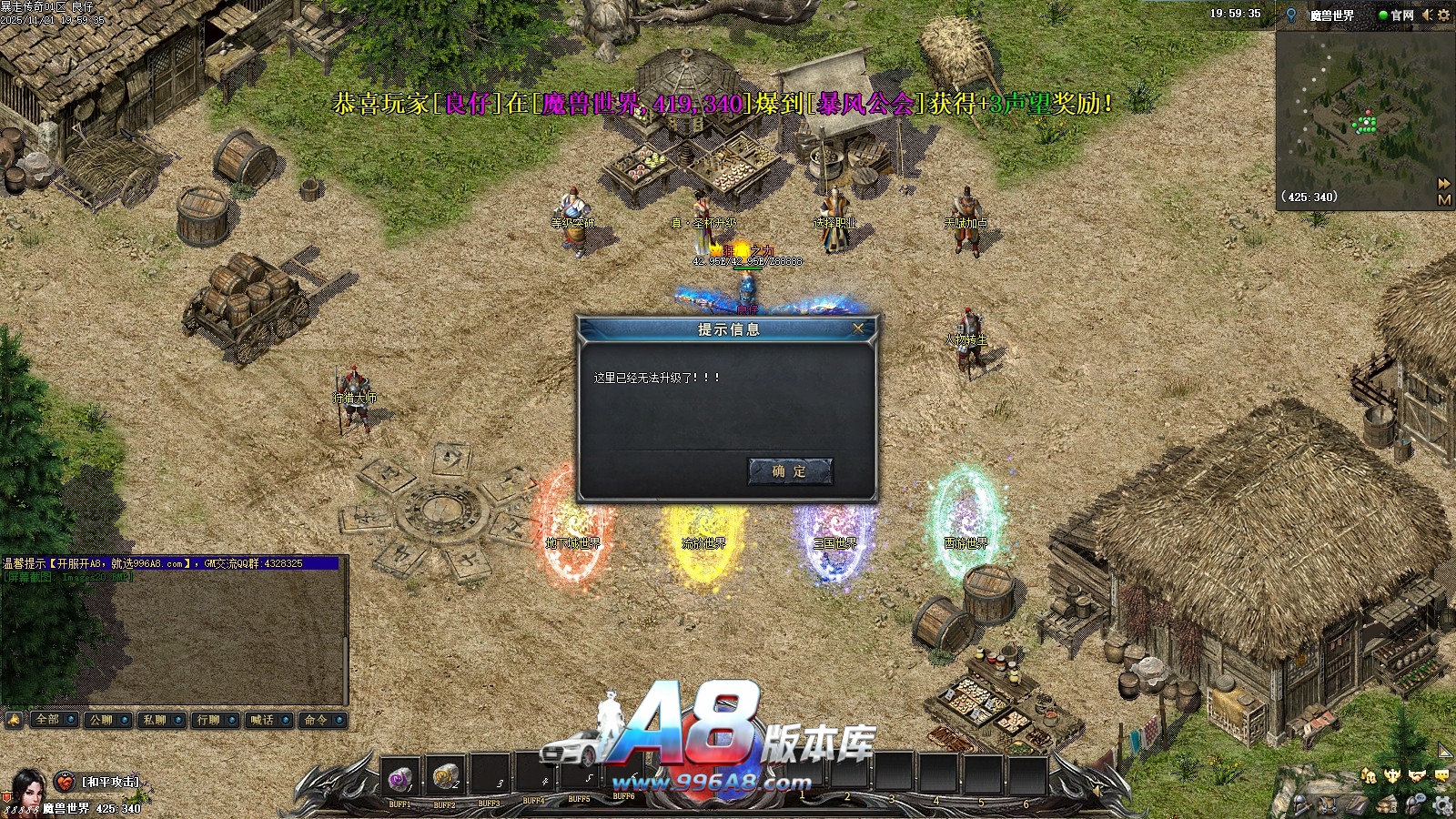Screen dimensions: 1456x819
Task: Open settings via the top-right gear
Action: 1443,15
